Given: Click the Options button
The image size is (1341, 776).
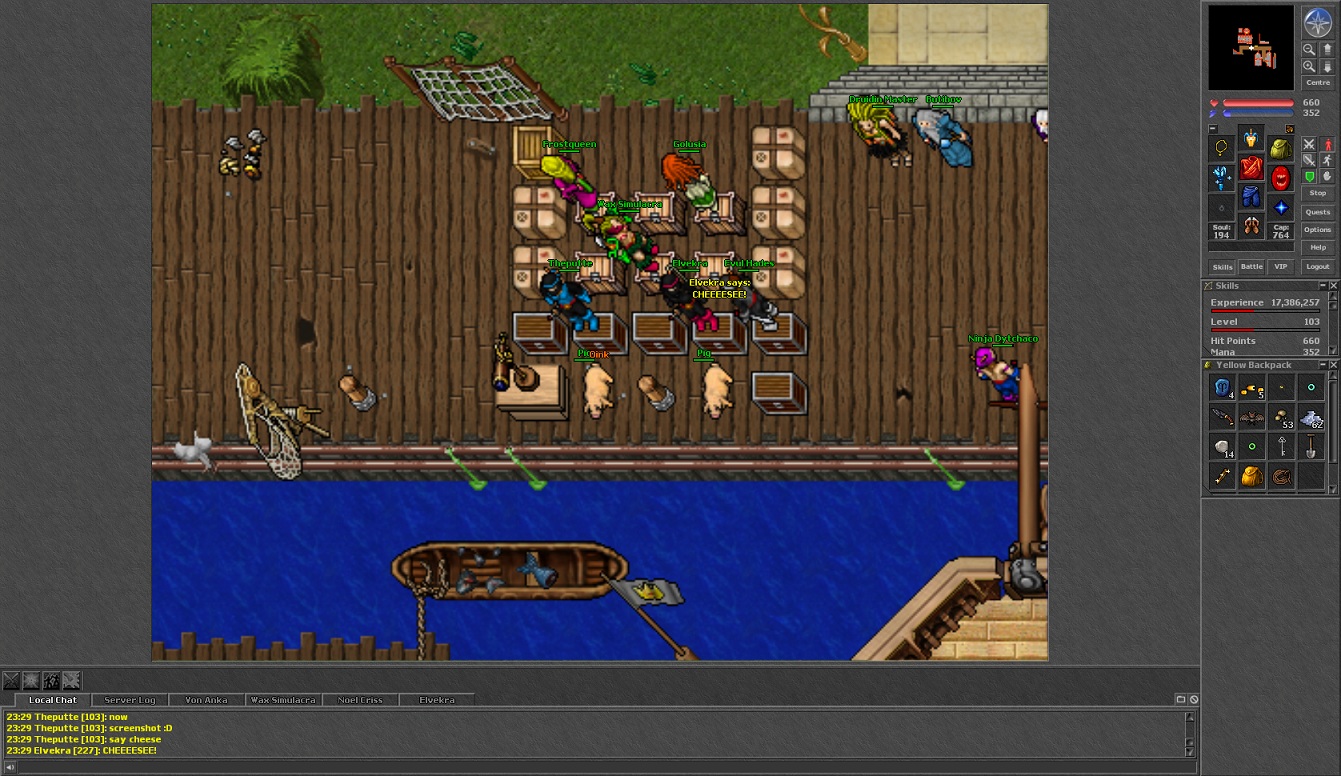Looking at the screenshot, I should 1318,230.
